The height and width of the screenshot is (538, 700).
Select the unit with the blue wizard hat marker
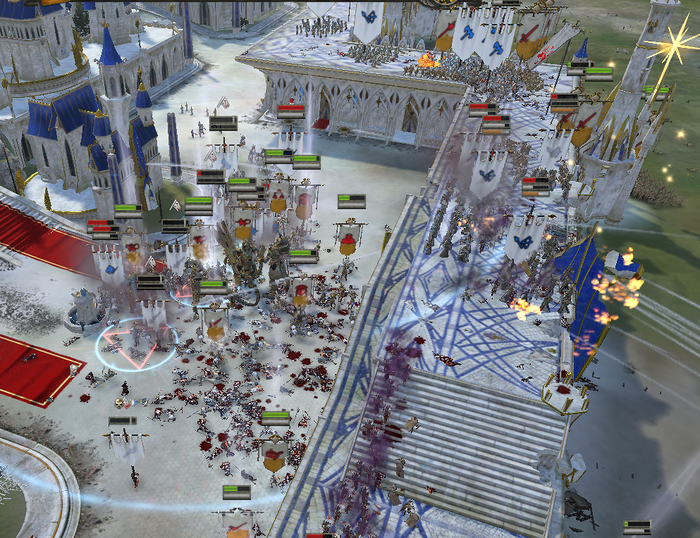[x=582, y=50]
